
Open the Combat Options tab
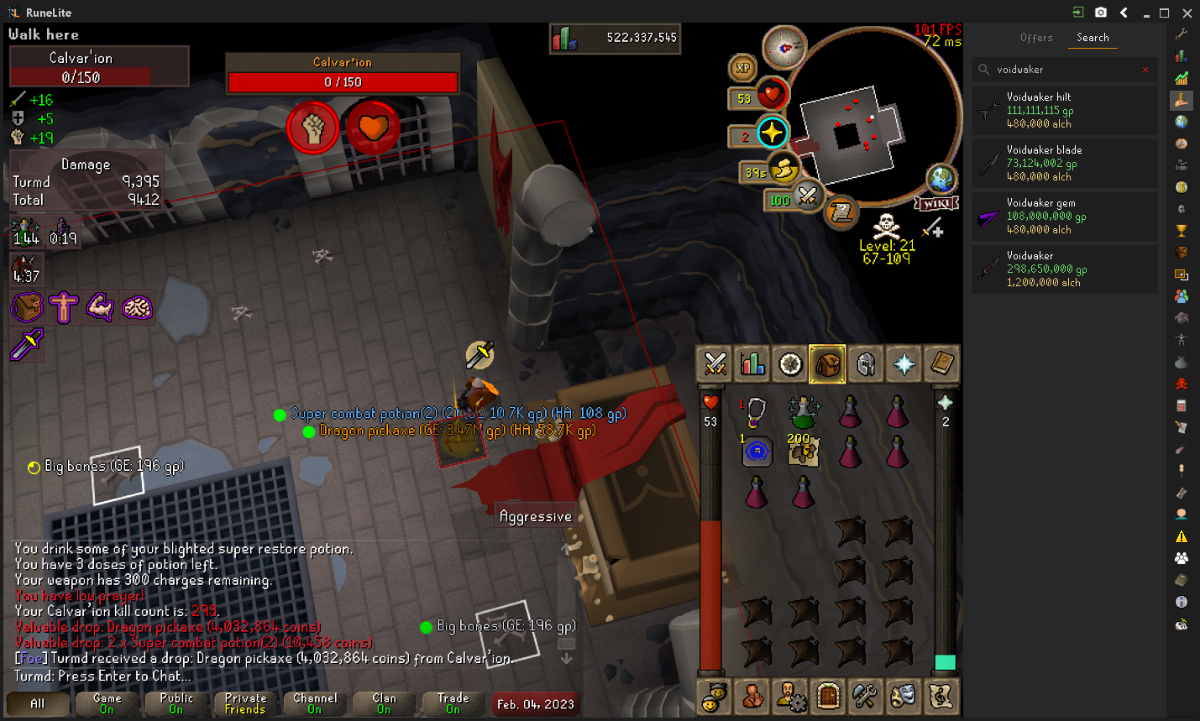715,364
